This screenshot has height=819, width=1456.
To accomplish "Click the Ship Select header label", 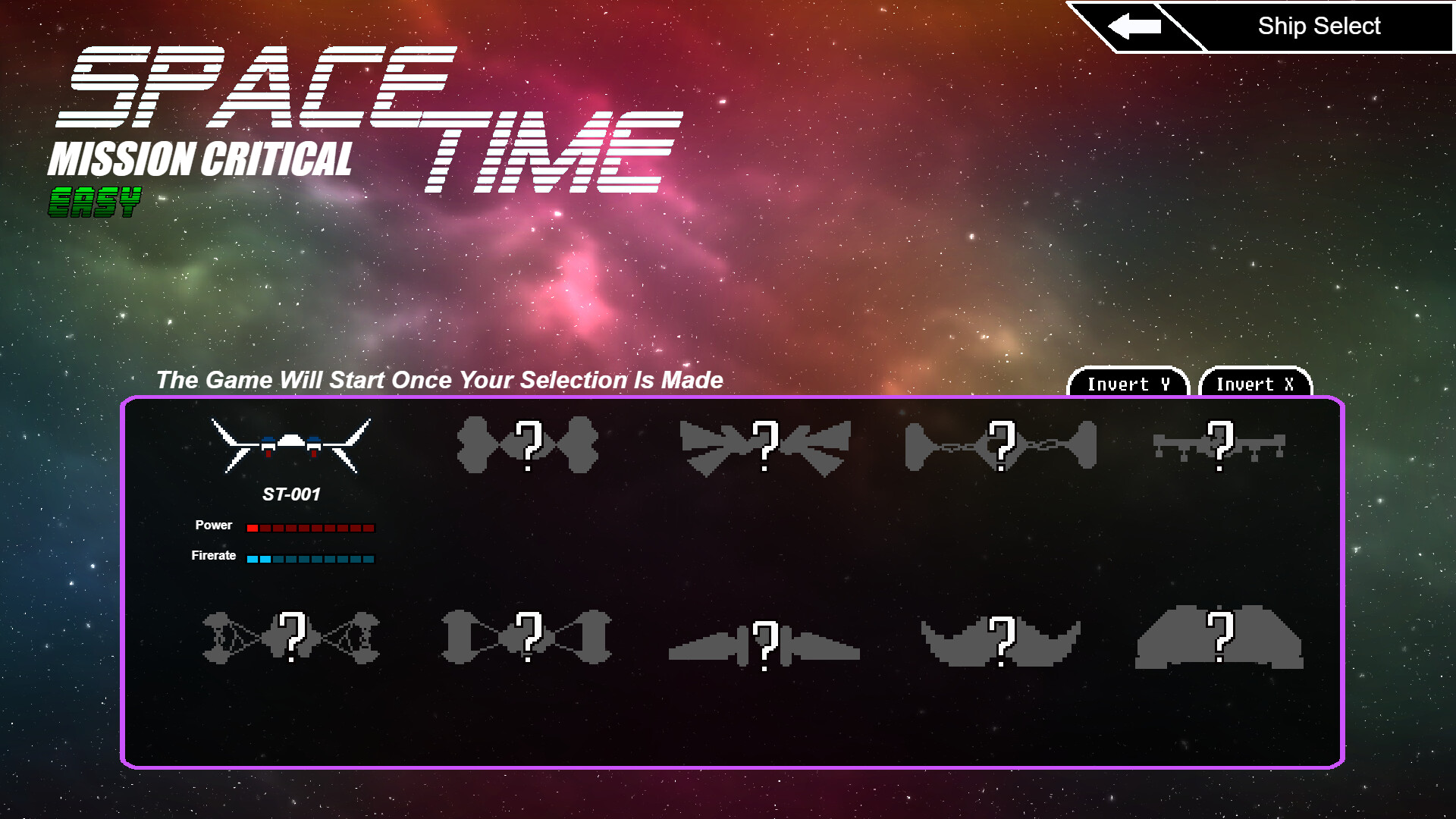I will 1319,25.
